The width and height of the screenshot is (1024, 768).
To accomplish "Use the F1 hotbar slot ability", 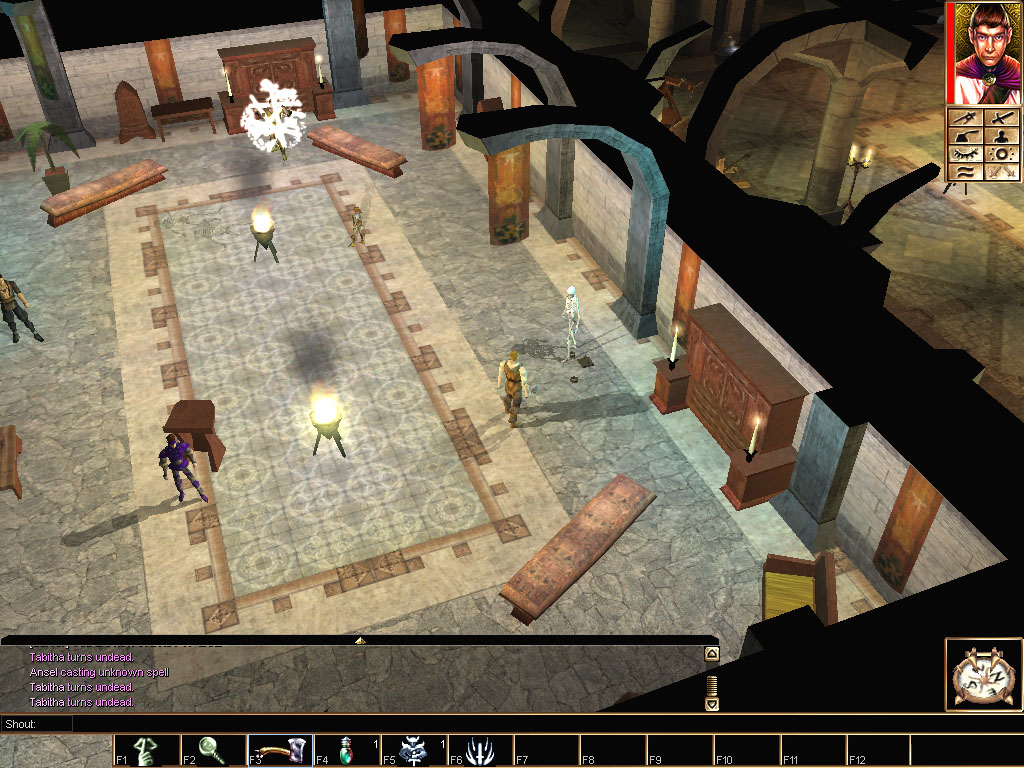I will pos(146,750).
